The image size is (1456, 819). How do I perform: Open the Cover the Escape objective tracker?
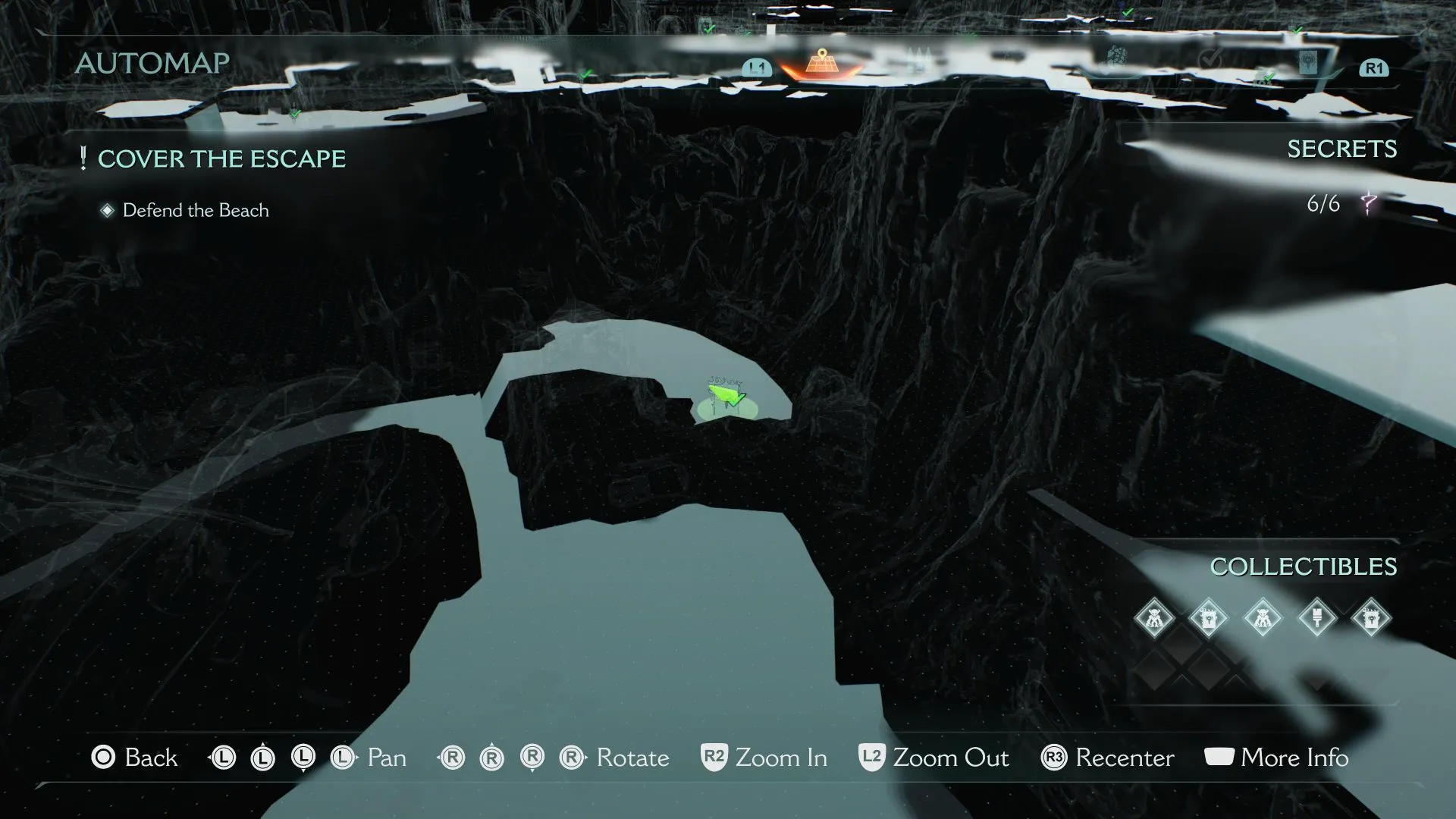pyautogui.click(x=221, y=159)
